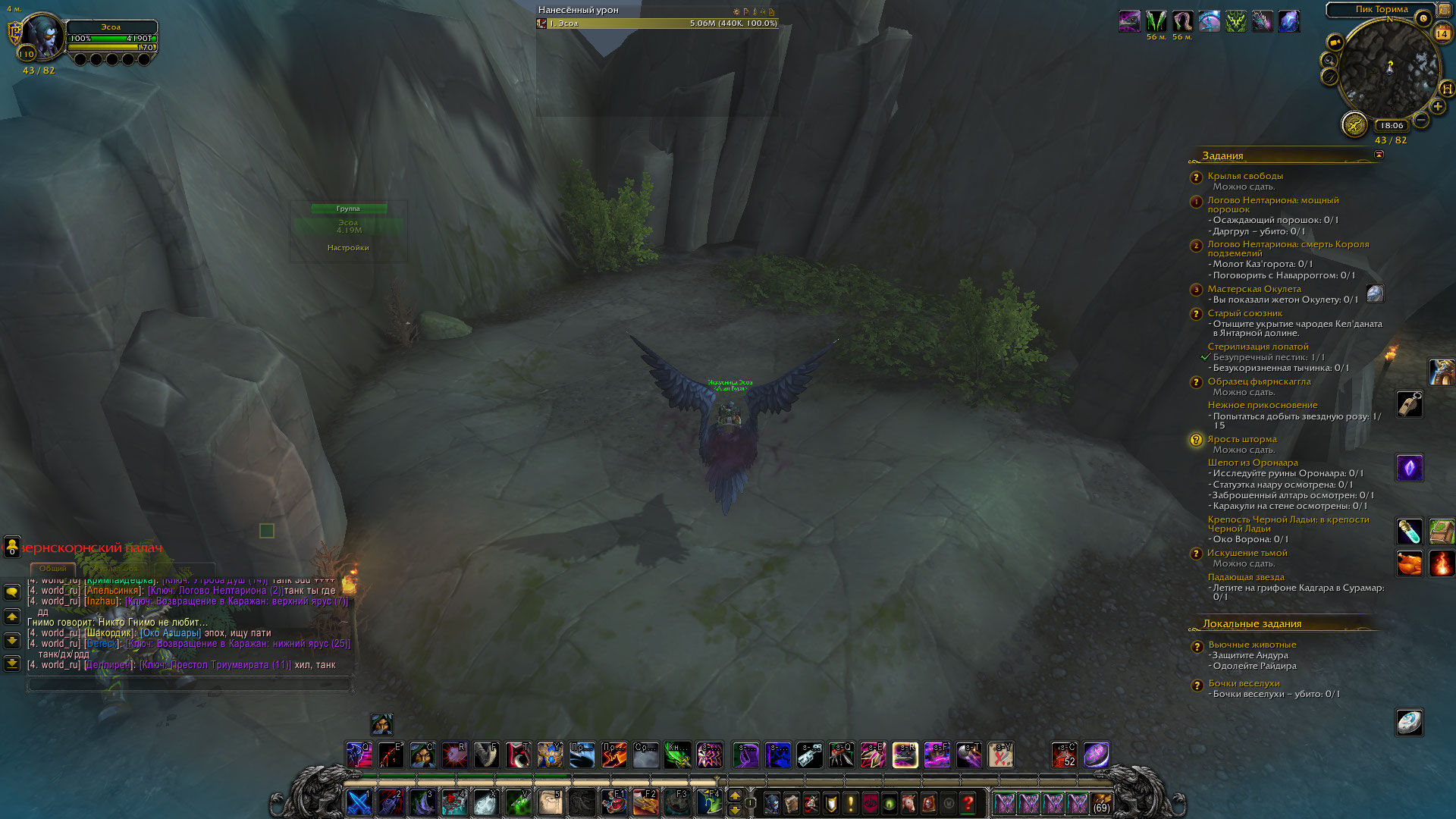The height and width of the screenshot is (819, 1456).
Task: Click Ключ: Престол Триумвирата link in chat
Action: (215, 665)
